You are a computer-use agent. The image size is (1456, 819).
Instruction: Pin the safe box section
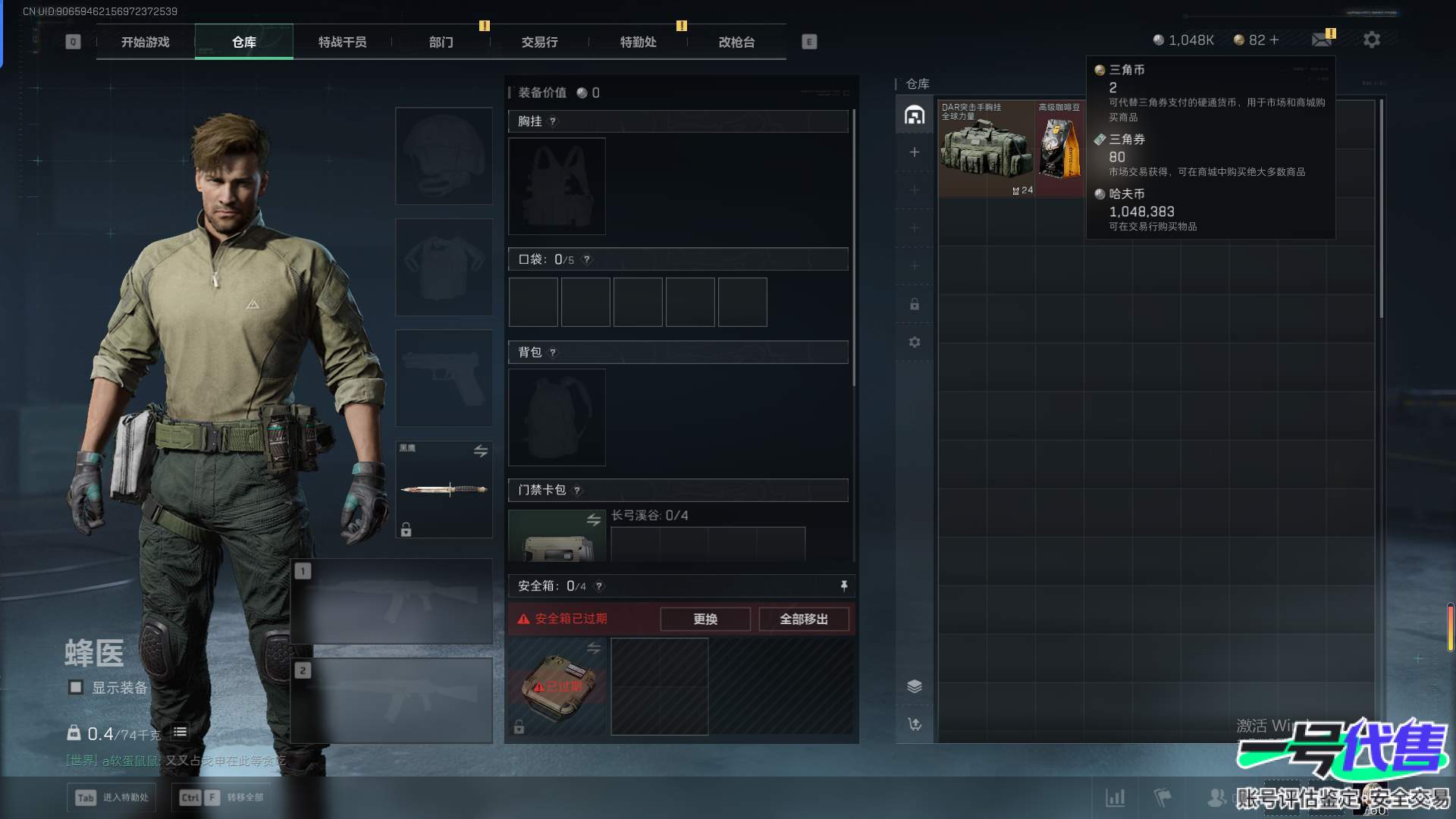click(843, 586)
